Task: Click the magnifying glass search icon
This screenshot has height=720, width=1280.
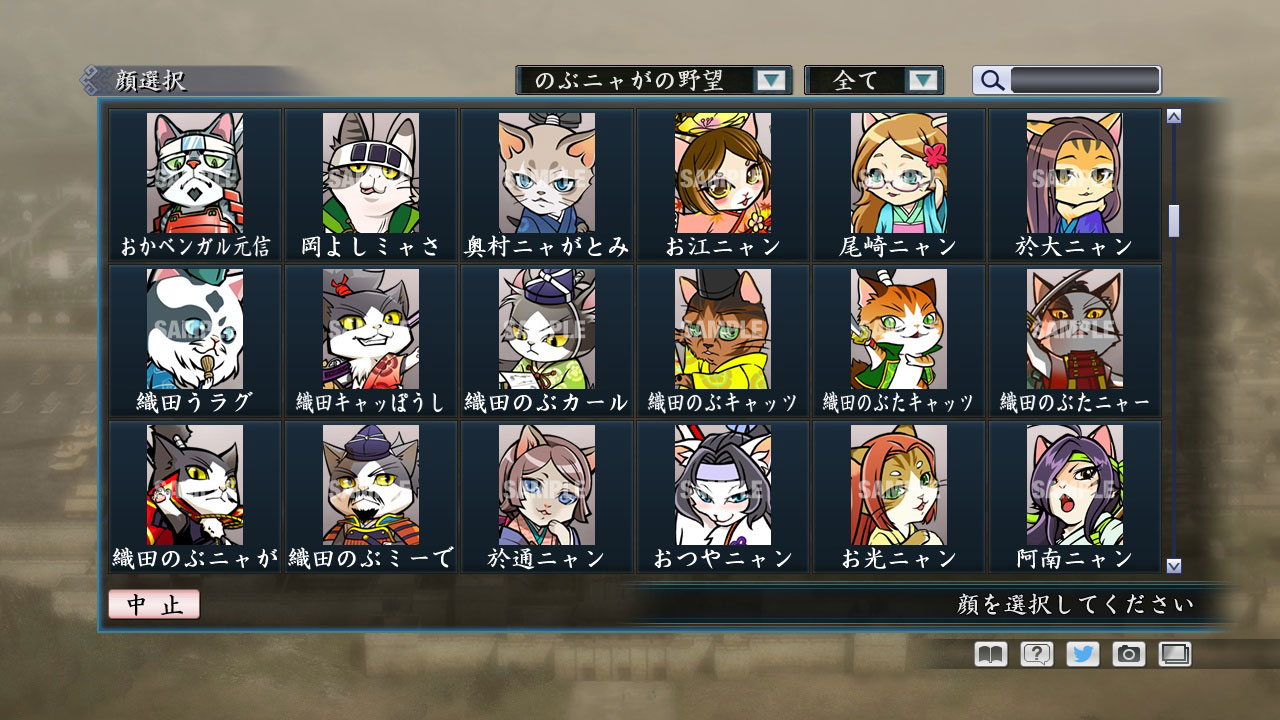Action: coord(991,80)
